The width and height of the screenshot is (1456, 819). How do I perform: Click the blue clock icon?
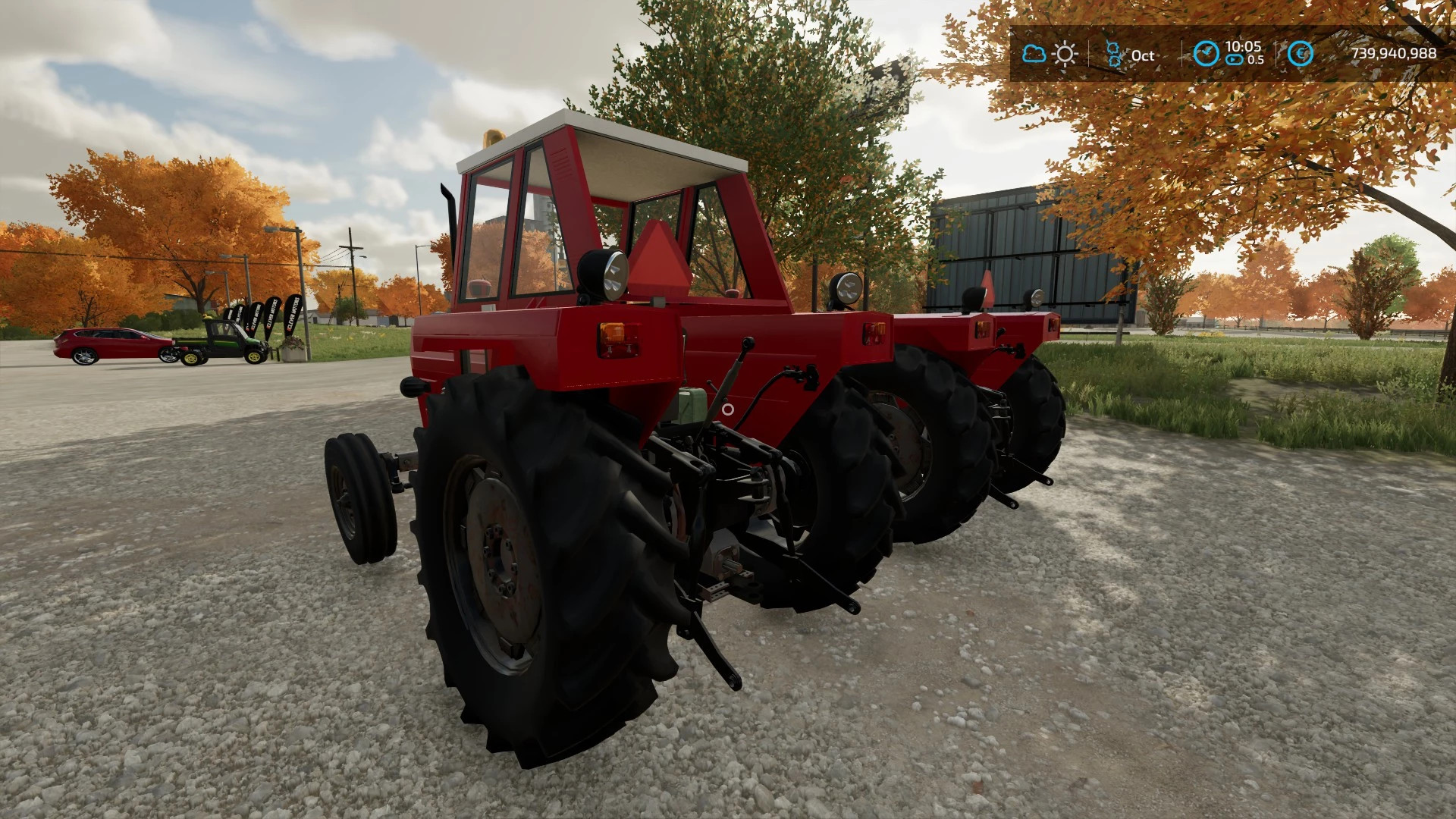coord(1206,53)
